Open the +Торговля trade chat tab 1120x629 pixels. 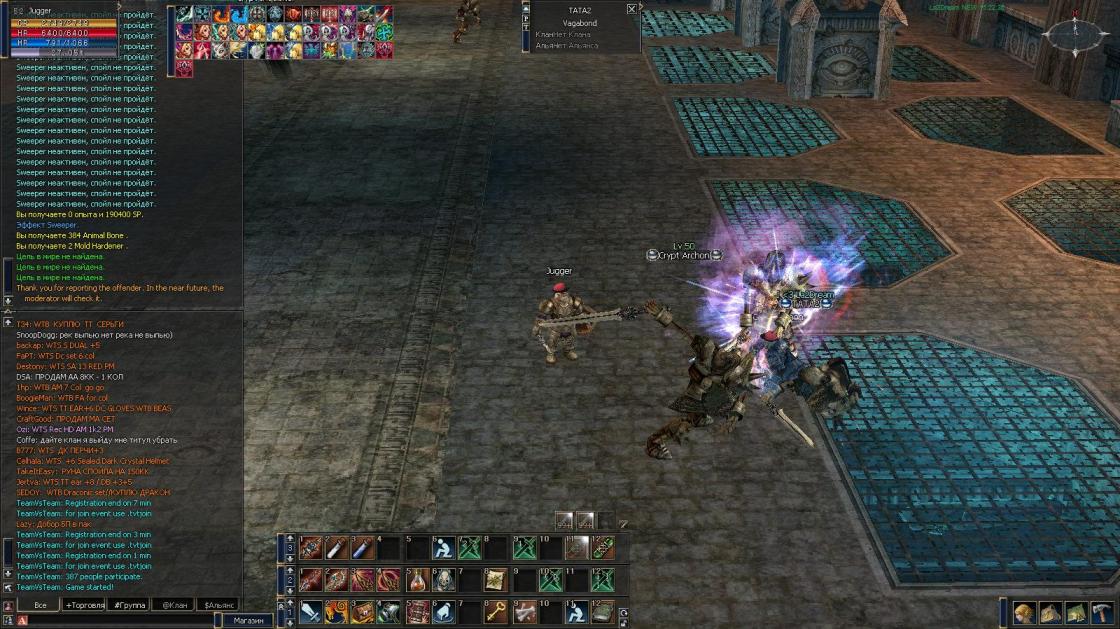[x=84, y=605]
